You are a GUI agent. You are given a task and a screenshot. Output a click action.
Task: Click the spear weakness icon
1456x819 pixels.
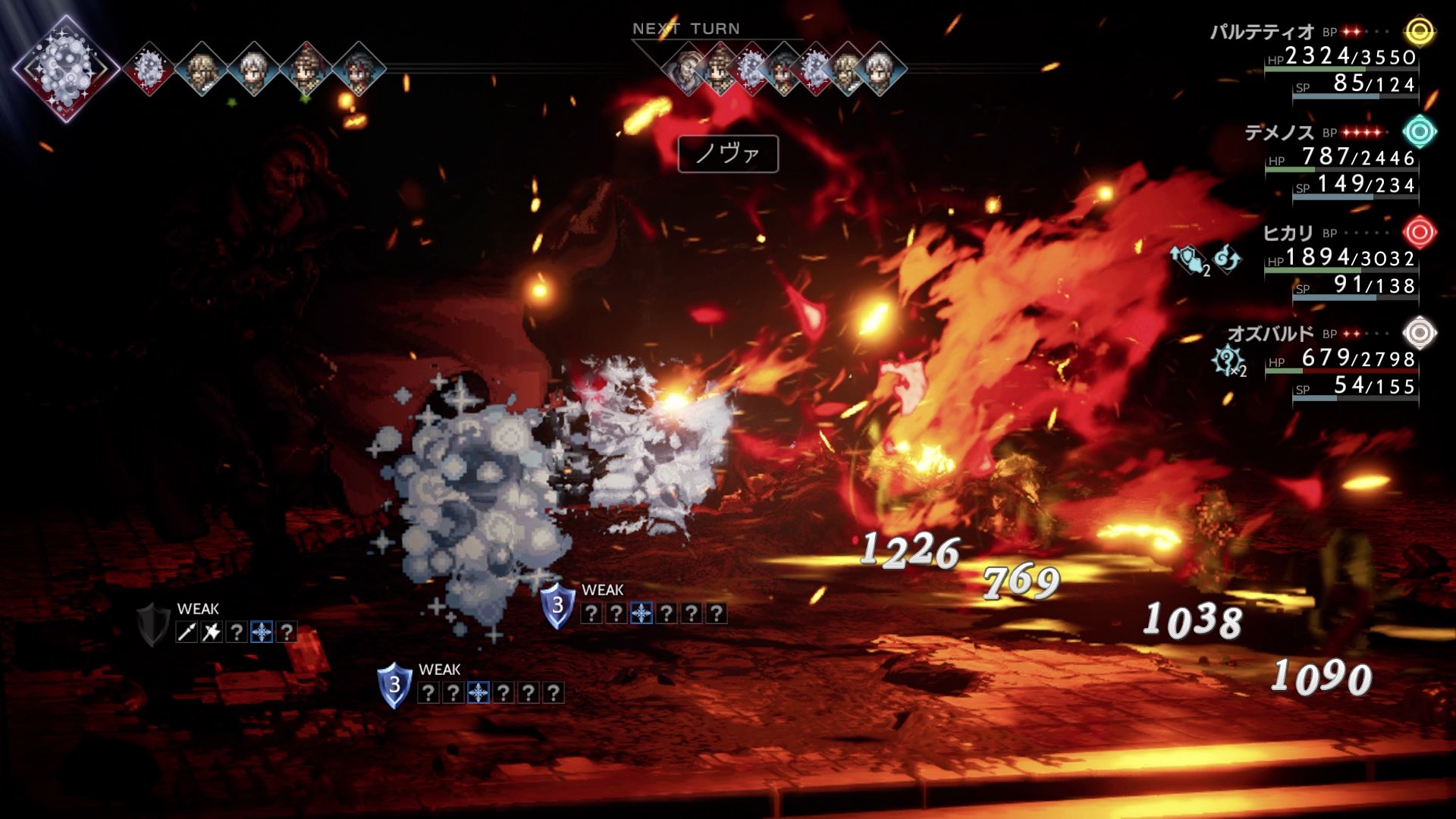[187, 632]
